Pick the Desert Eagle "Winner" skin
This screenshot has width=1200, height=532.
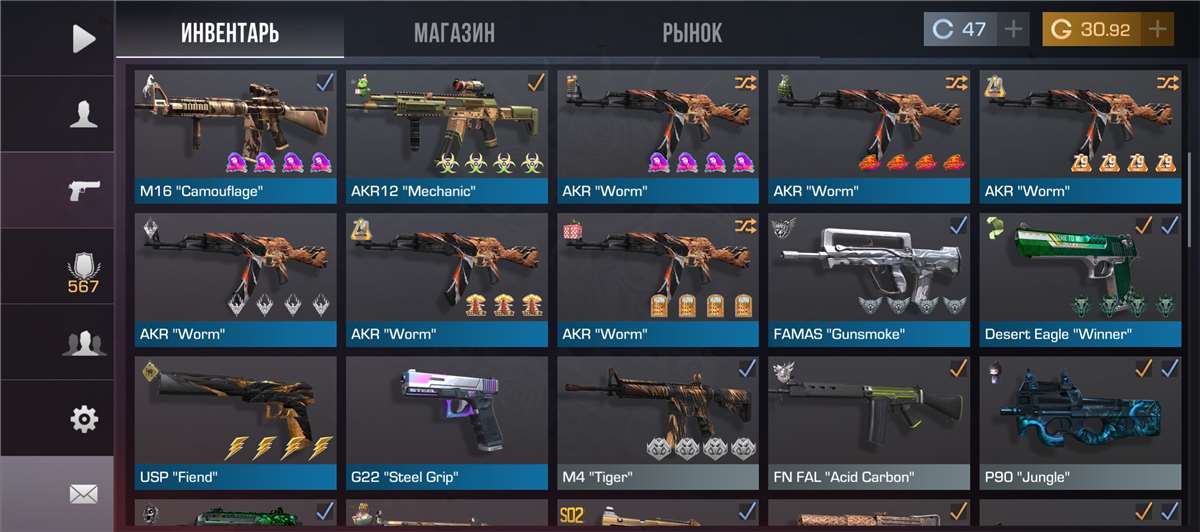pyautogui.click(x=1081, y=280)
